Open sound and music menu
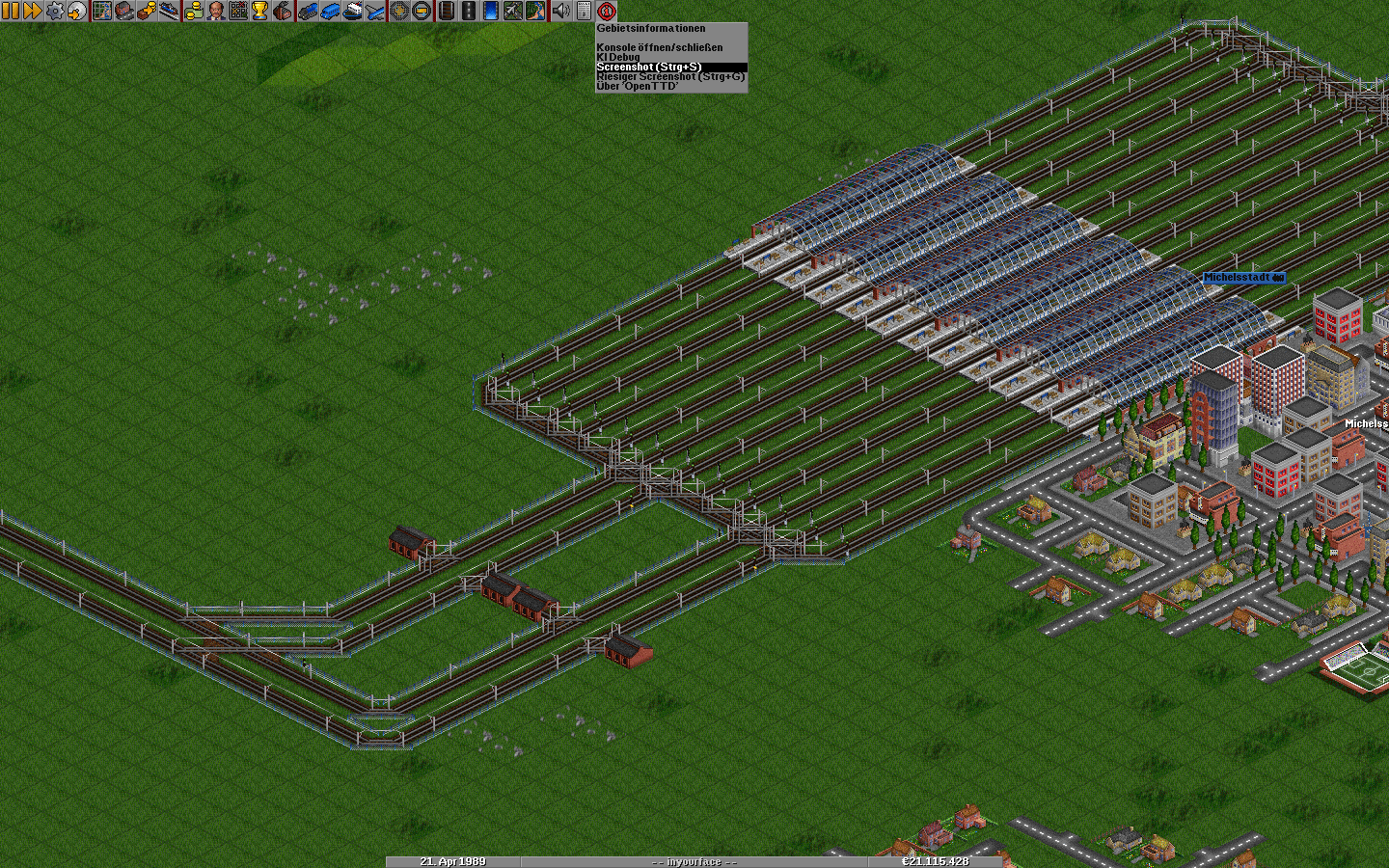 (560, 11)
